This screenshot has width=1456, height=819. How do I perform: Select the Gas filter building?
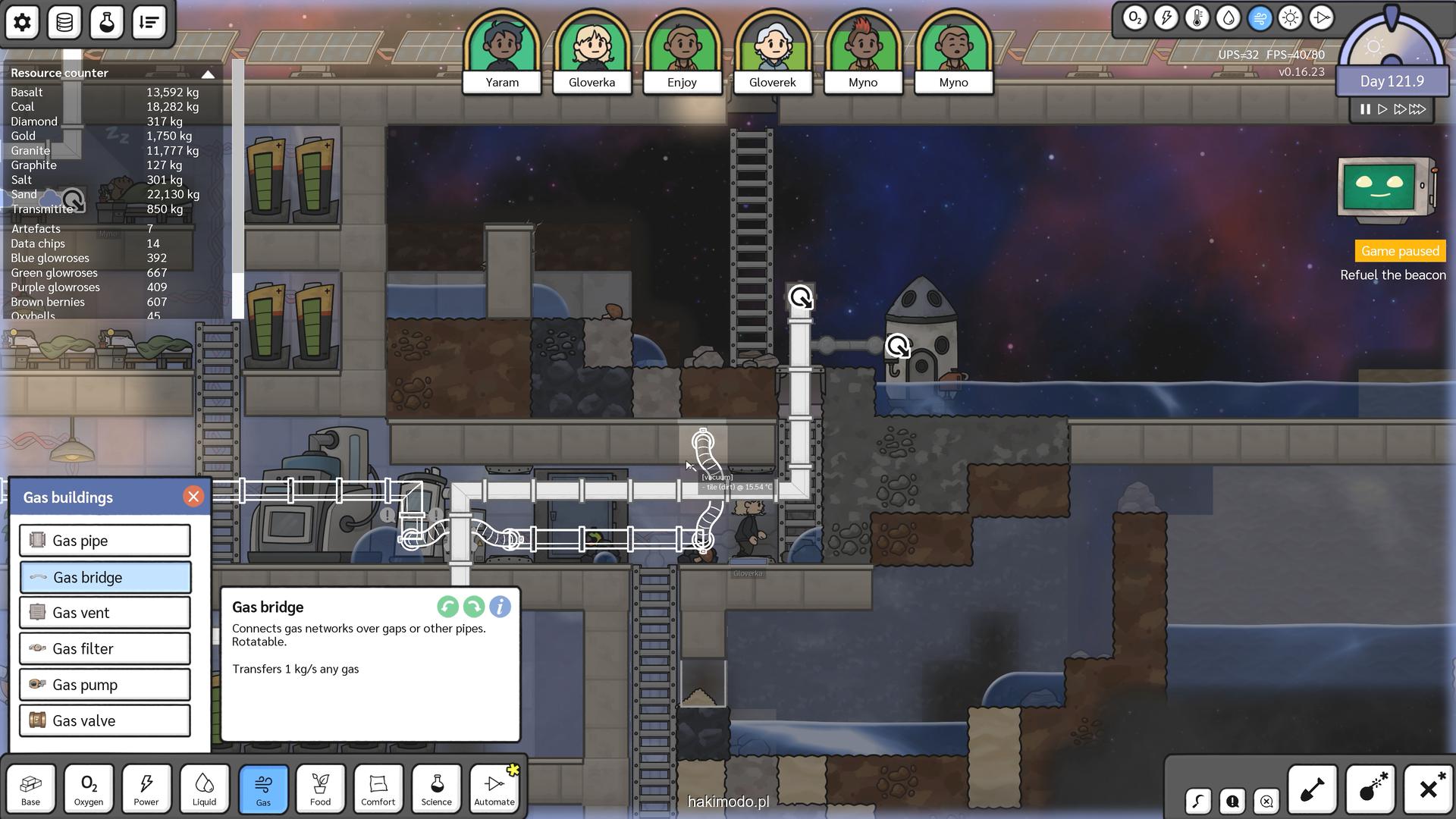(105, 649)
